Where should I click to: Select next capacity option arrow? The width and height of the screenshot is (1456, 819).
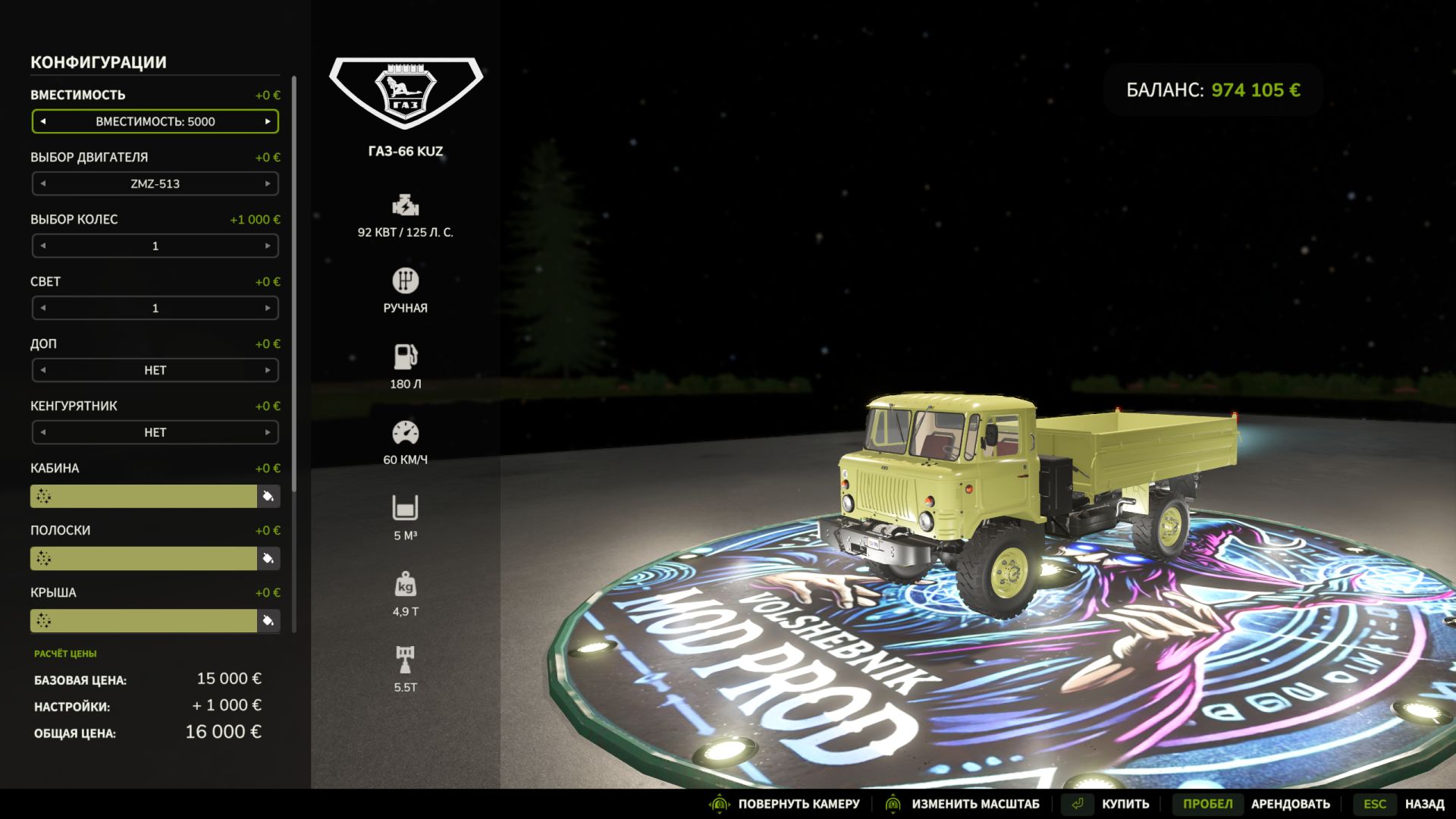[x=268, y=121]
